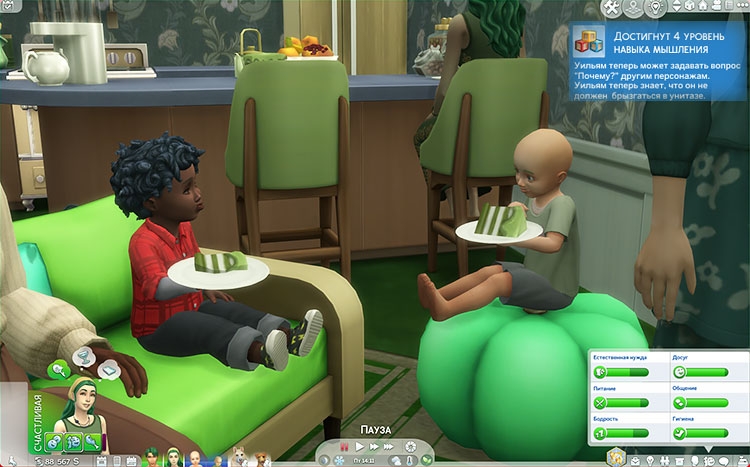Image resolution: width=750 pixels, height=467 pixels.
Task: Click the play speed button
Action: pos(360,445)
